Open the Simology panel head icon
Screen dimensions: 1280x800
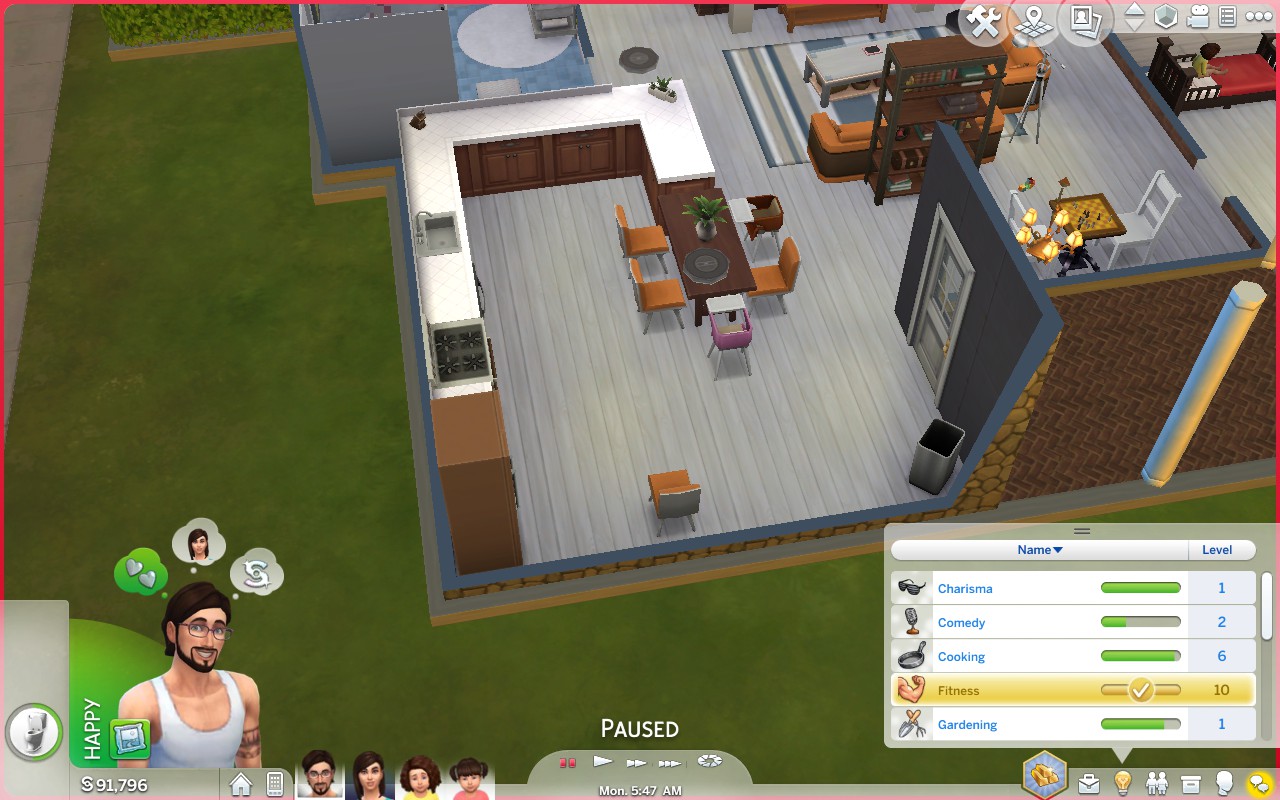[1222, 781]
